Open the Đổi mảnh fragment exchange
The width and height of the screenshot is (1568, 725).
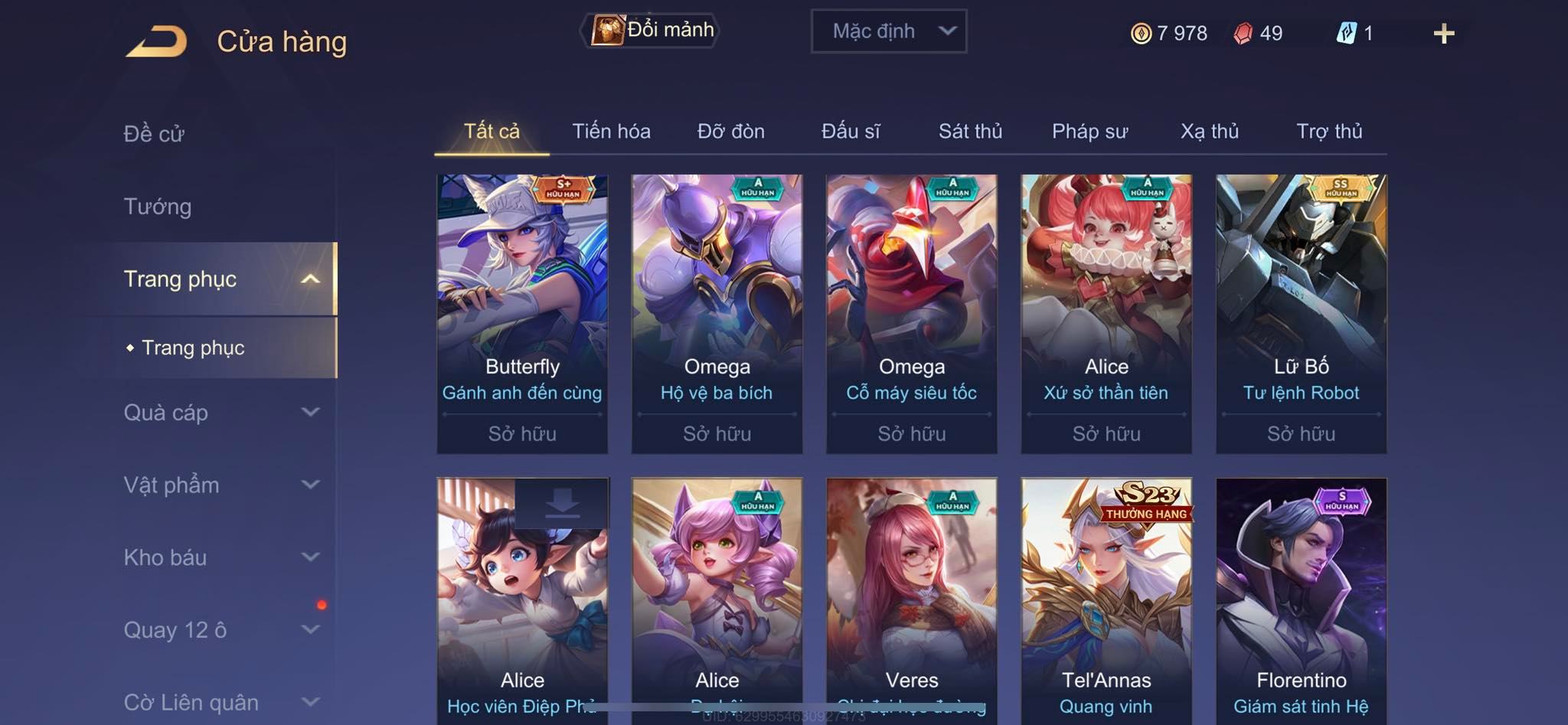pyautogui.click(x=653, y=31)
